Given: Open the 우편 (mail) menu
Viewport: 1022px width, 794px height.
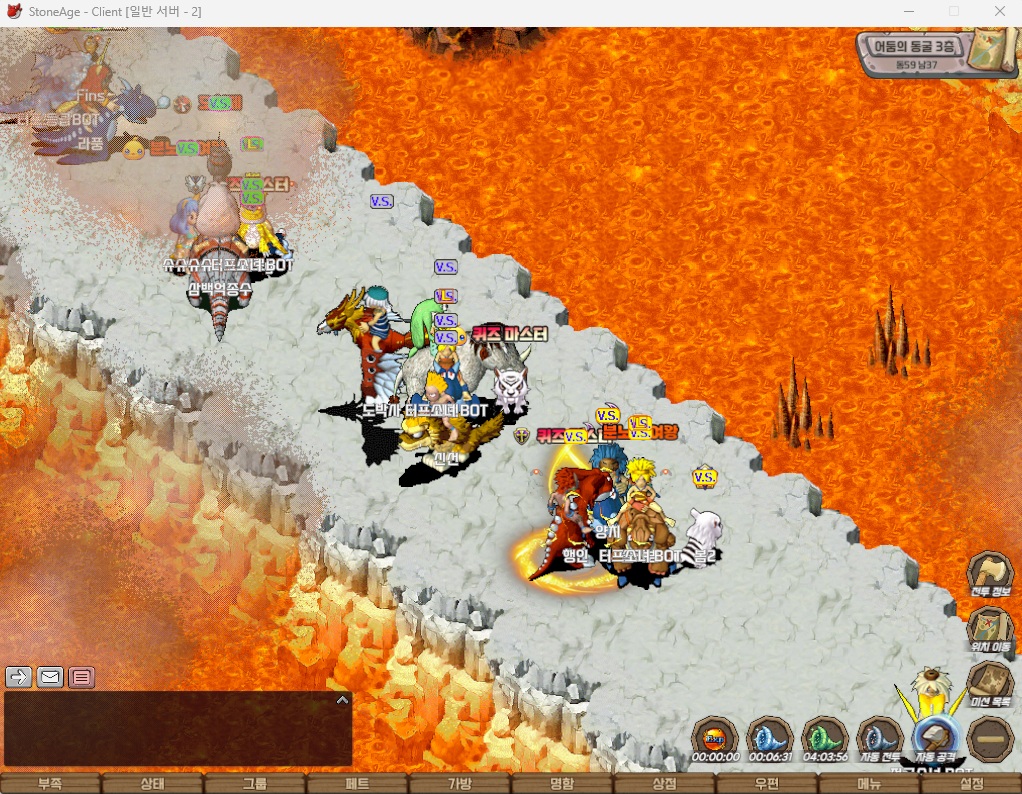Looking at the screenshot, I should click(x=767, y=784).
